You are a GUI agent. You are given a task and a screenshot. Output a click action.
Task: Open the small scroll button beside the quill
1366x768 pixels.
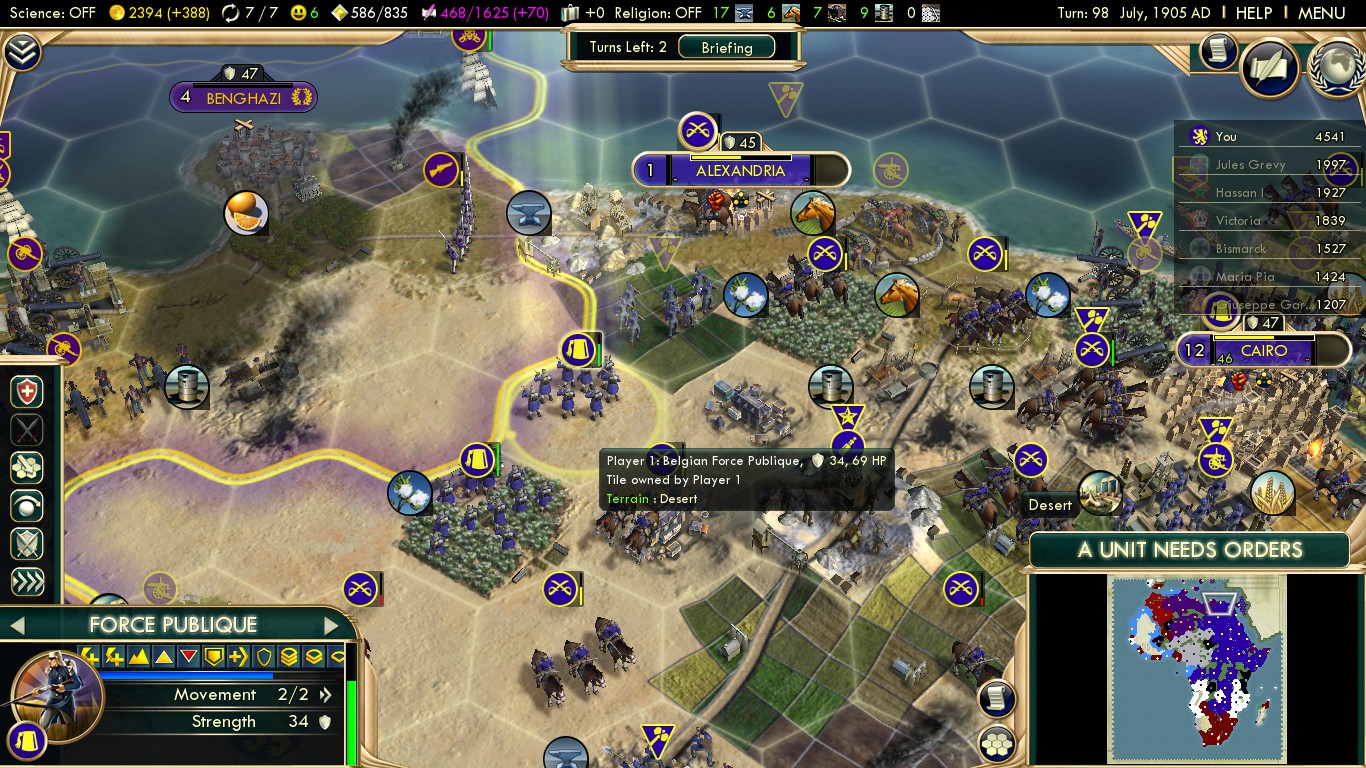click(1218, 51)
